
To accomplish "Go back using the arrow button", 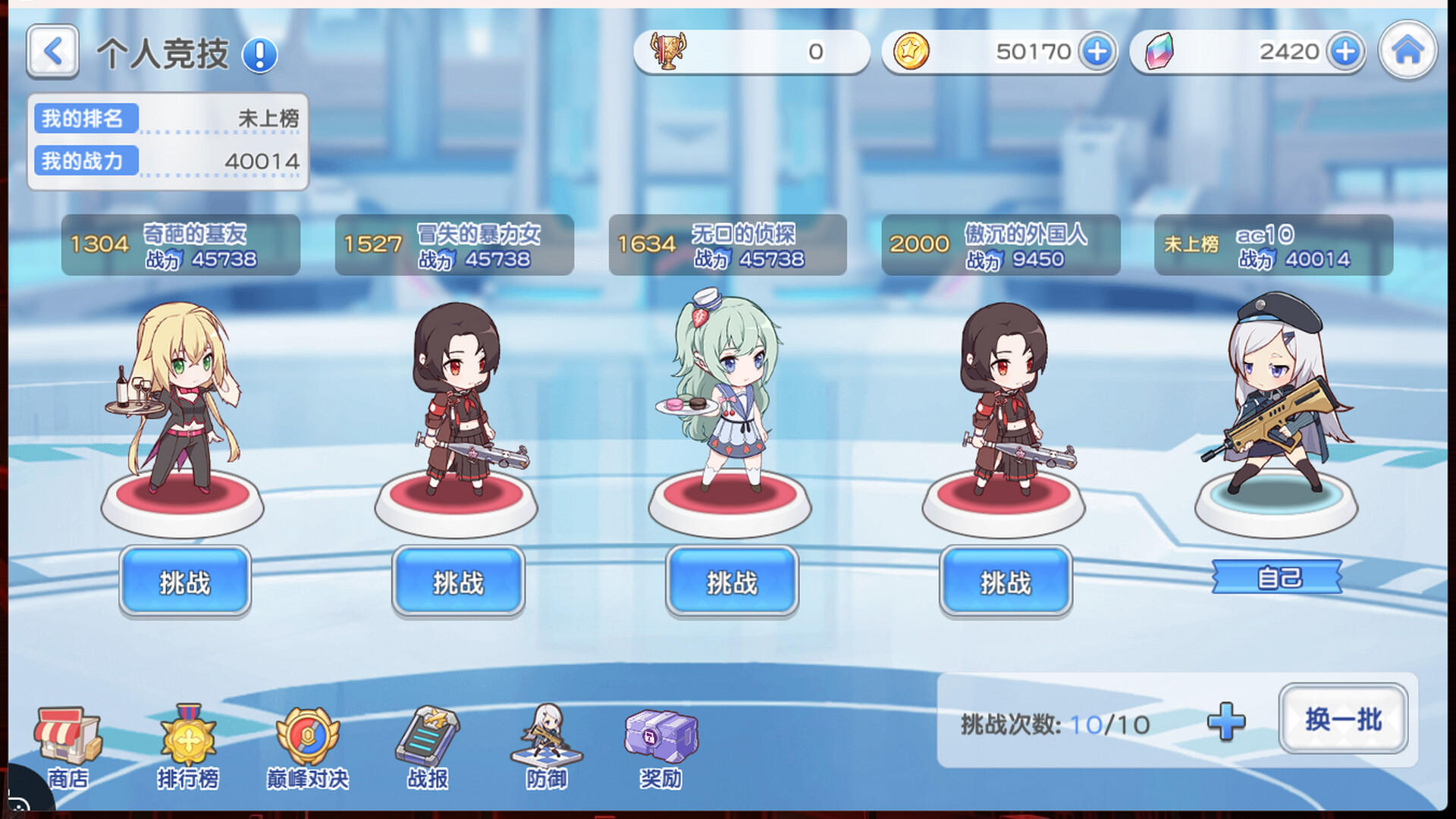I will 52,52.
